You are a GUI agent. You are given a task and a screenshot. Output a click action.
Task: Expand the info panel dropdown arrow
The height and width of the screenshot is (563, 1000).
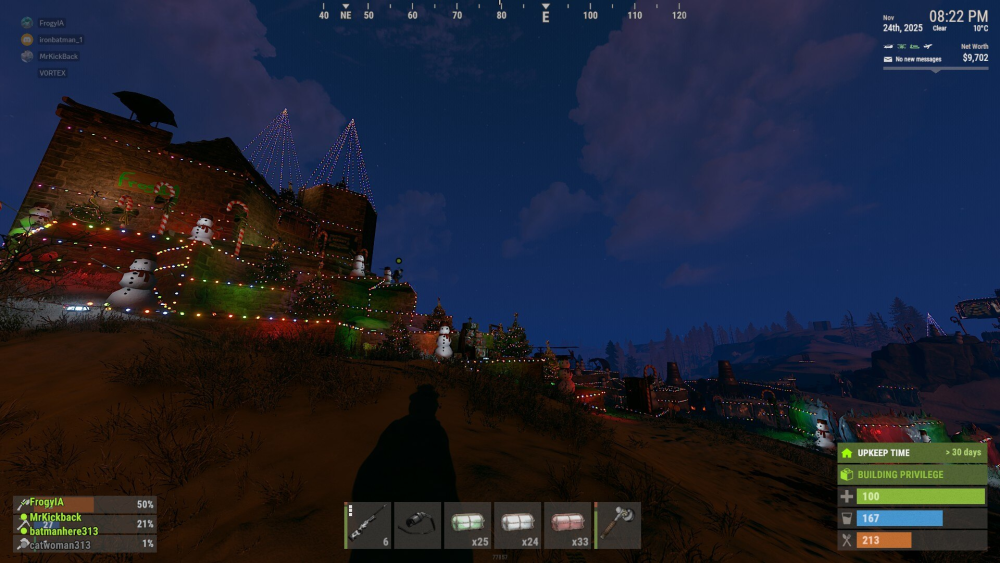click(937, 70)
